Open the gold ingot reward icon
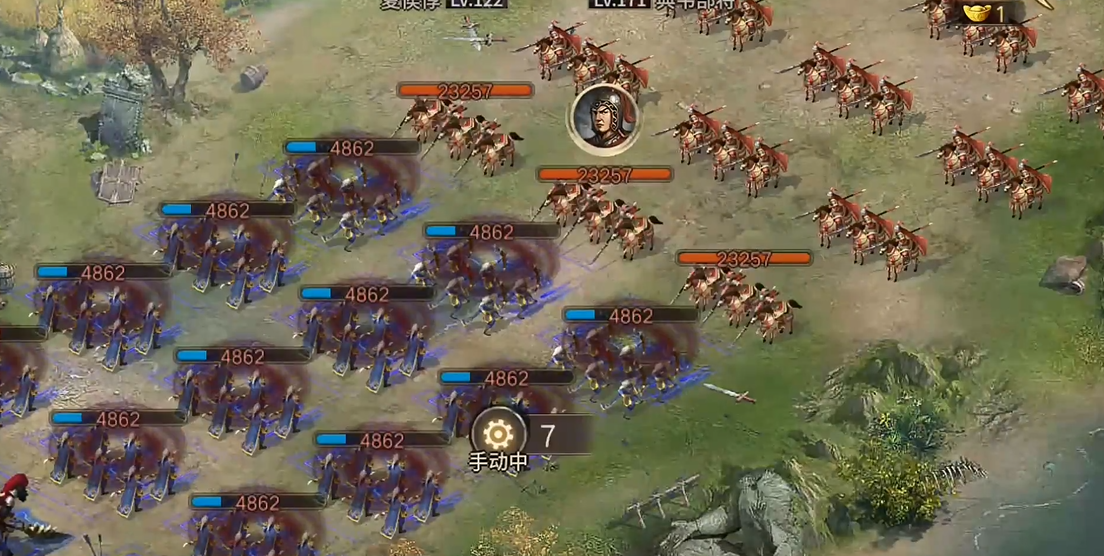 [977, 12]
